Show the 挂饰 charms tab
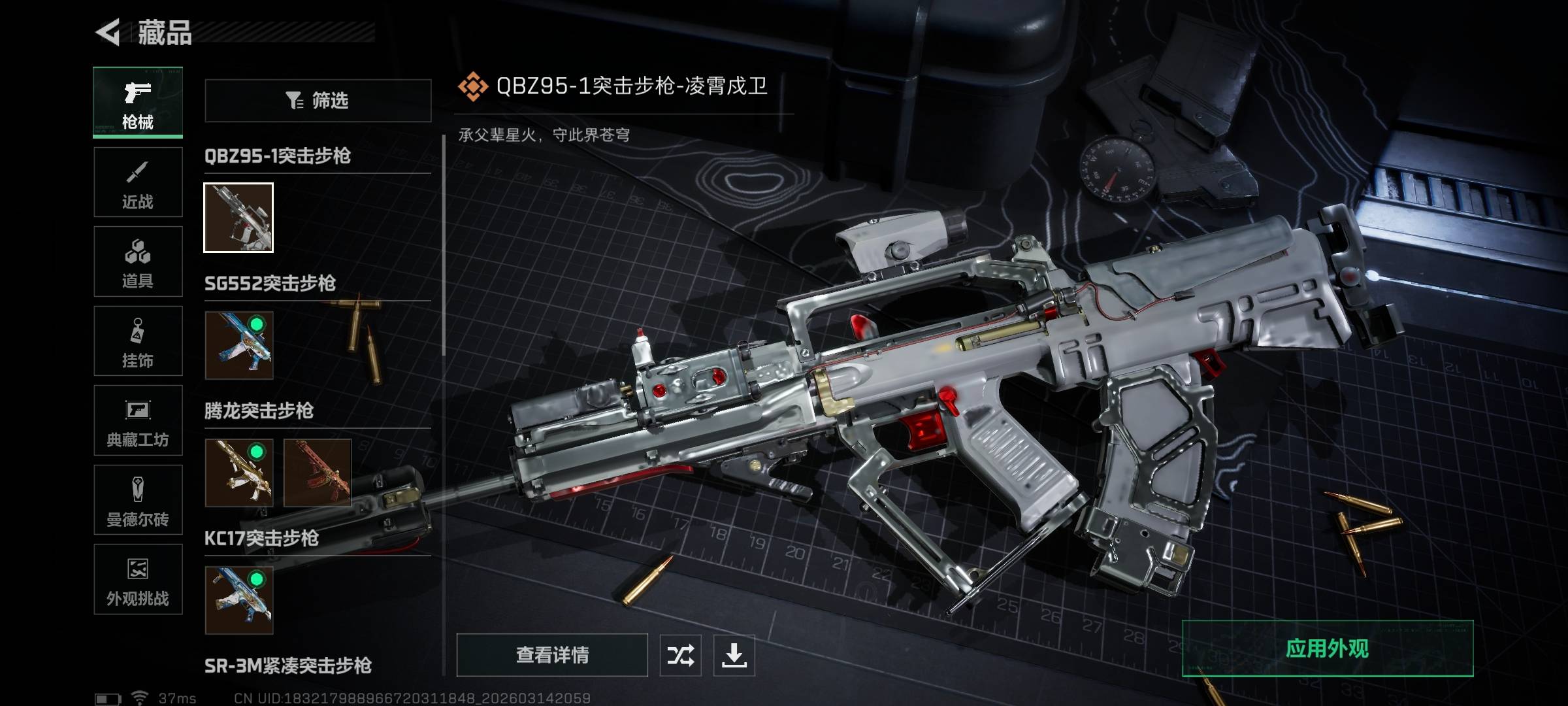The image size is (1568, 706). (138, 341)
